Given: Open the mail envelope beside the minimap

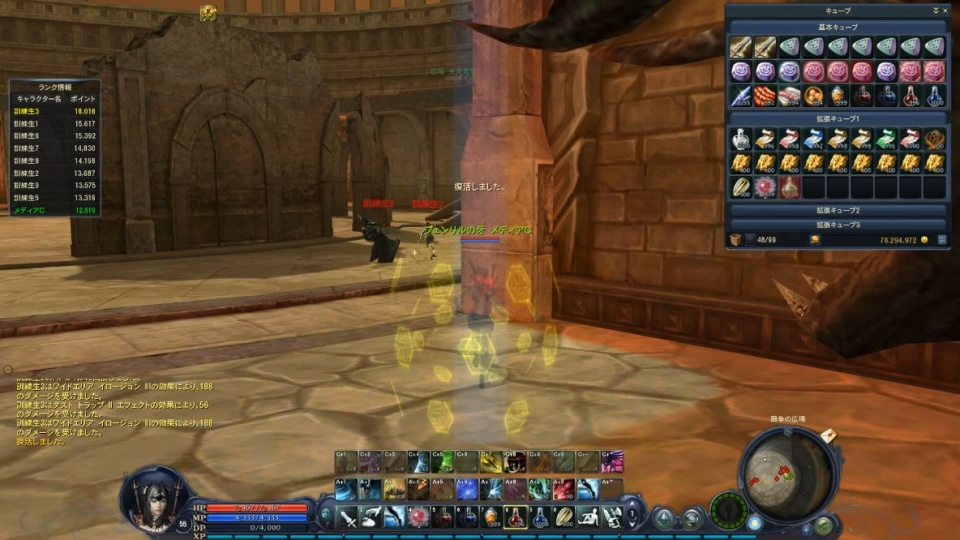Looking at the screenshot, I should (830, 434).
